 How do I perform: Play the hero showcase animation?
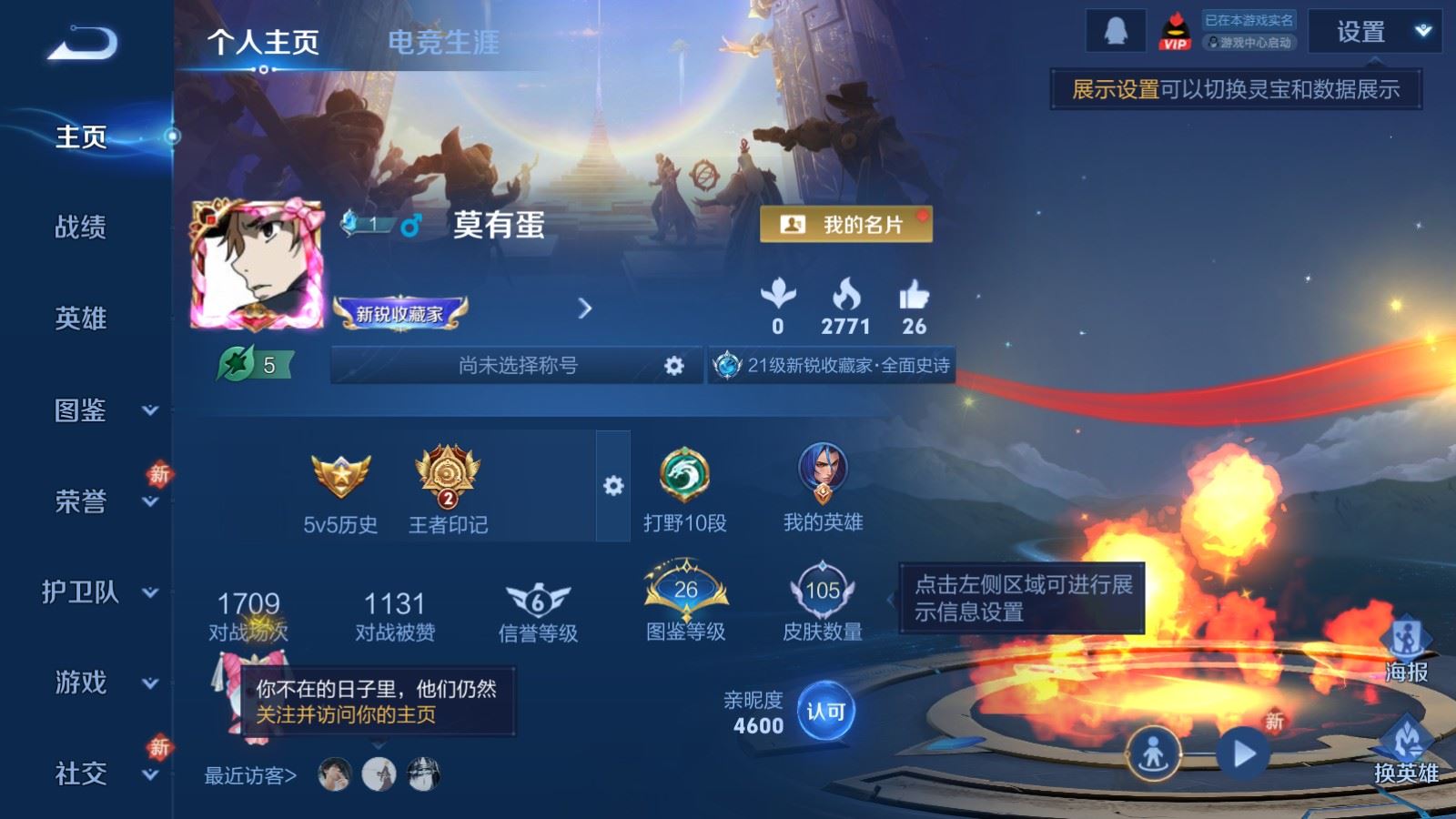(x=1243, y=753)
